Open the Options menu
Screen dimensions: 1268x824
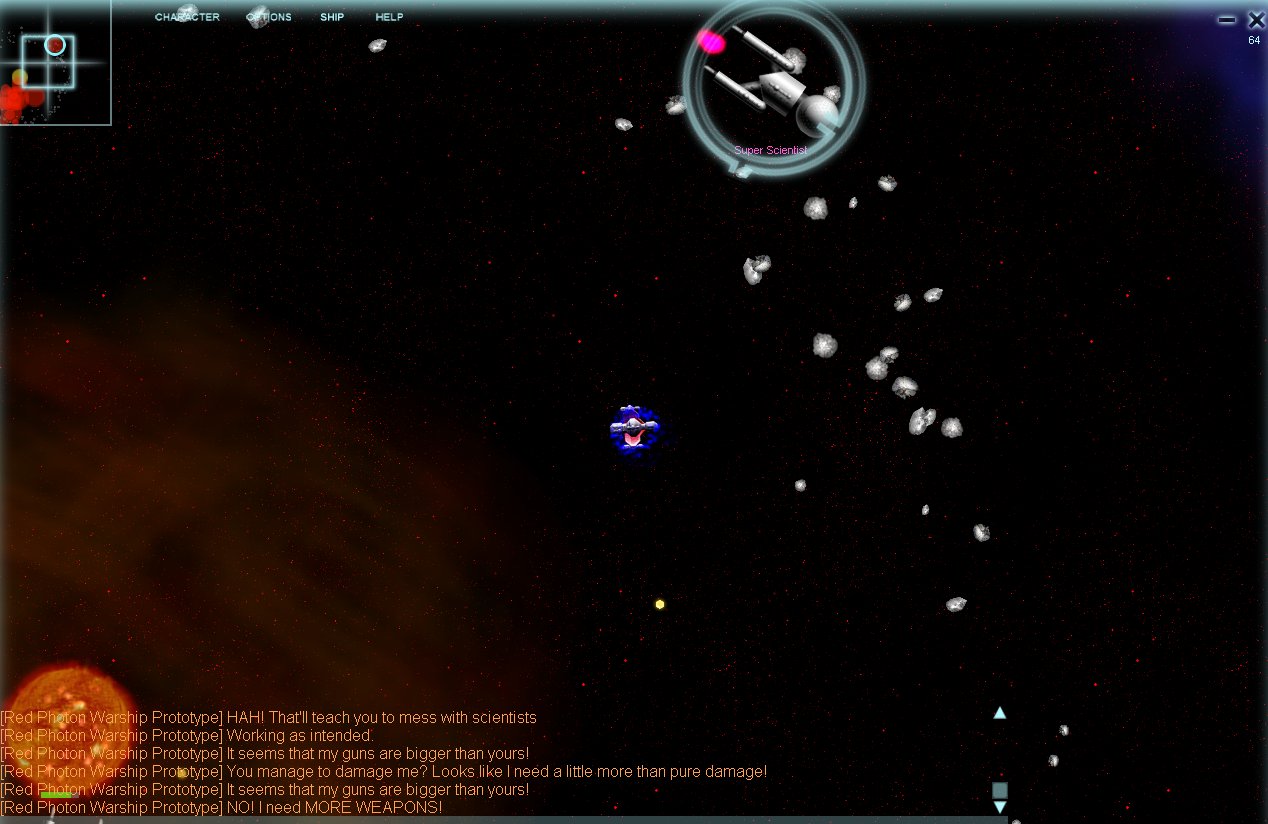269,17
